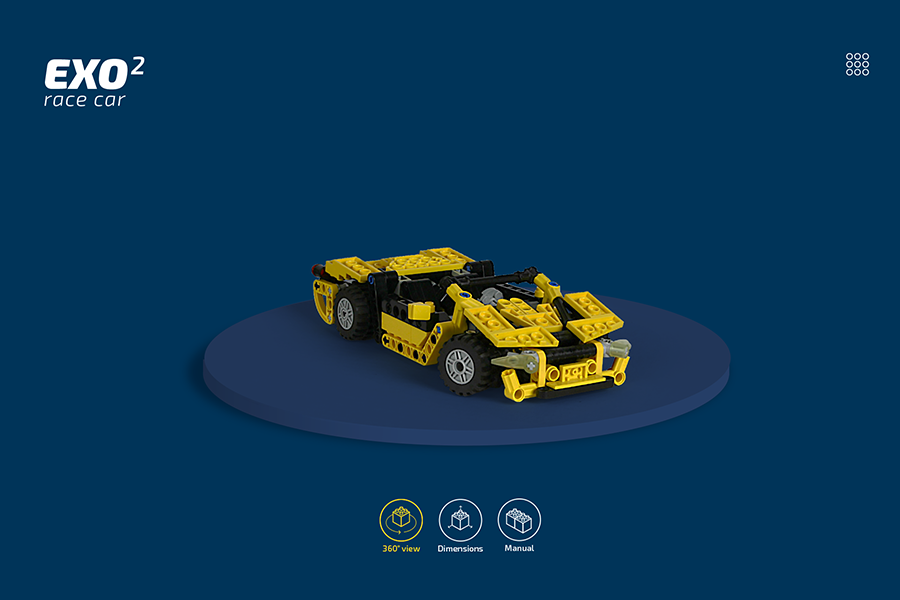Open the Manual building instructions
This screenshot has height=600, width=900.
point(519,520)
